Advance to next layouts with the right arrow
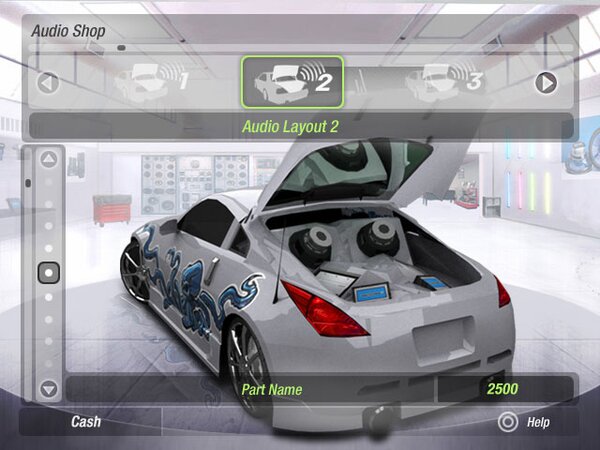This screenshot has width=600, height=450. tap(545, 82)
